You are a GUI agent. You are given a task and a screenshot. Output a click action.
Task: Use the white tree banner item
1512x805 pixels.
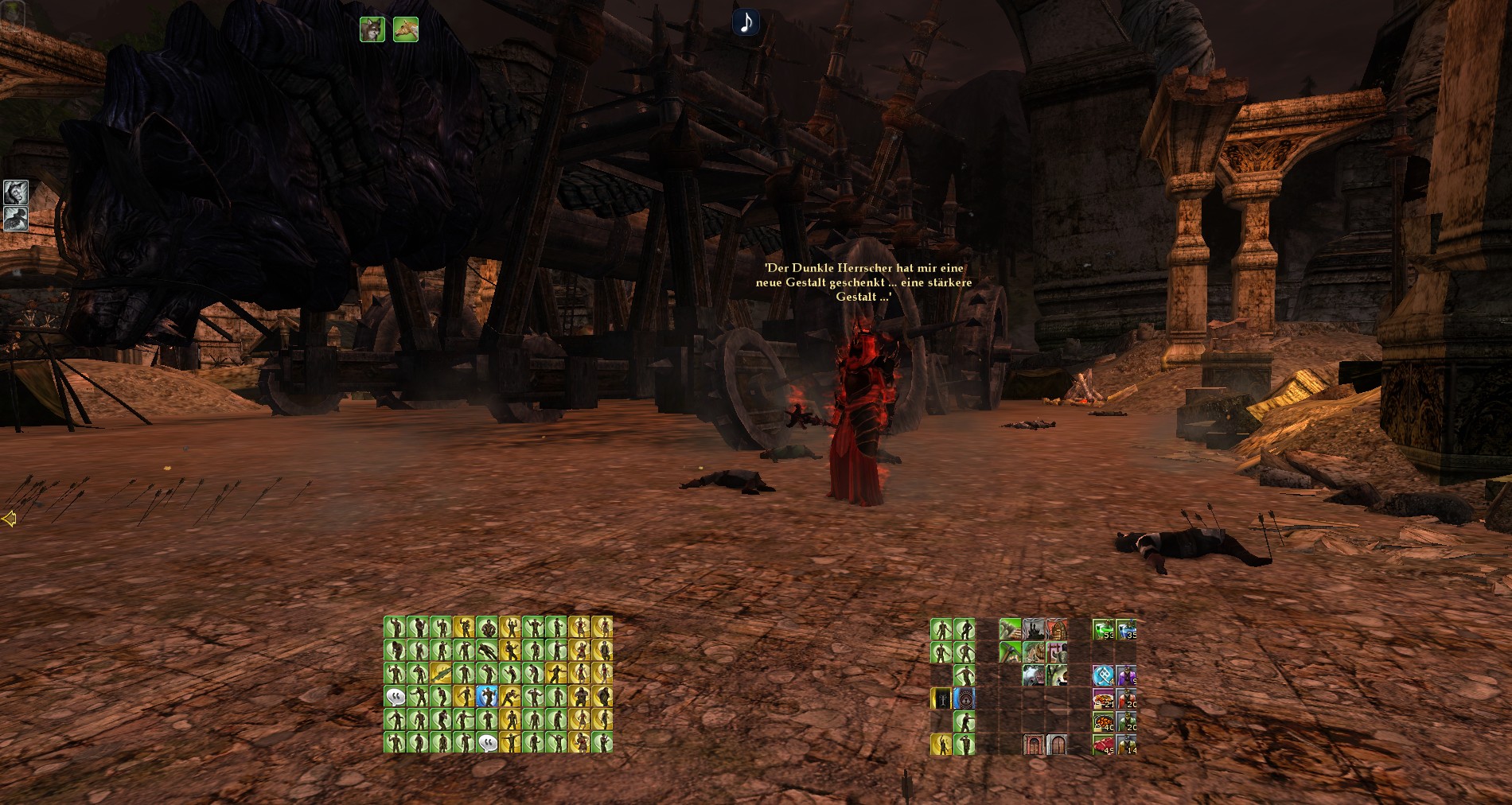[941, 699]
